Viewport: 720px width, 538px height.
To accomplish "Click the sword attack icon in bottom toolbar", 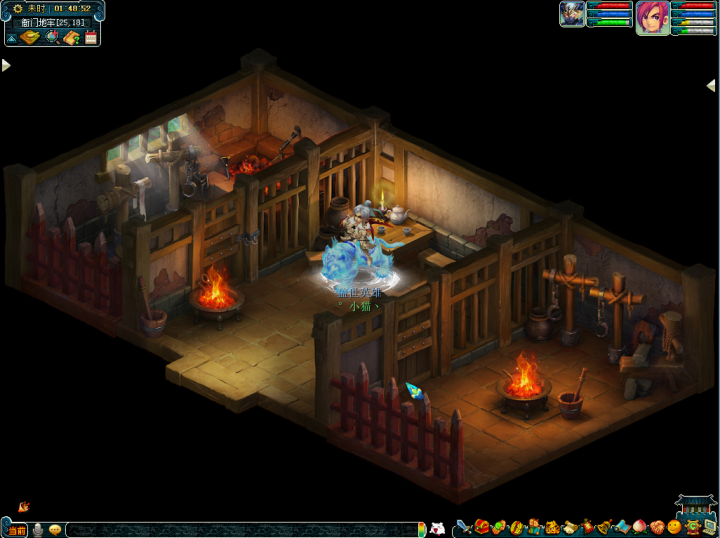I will point(463,527).
